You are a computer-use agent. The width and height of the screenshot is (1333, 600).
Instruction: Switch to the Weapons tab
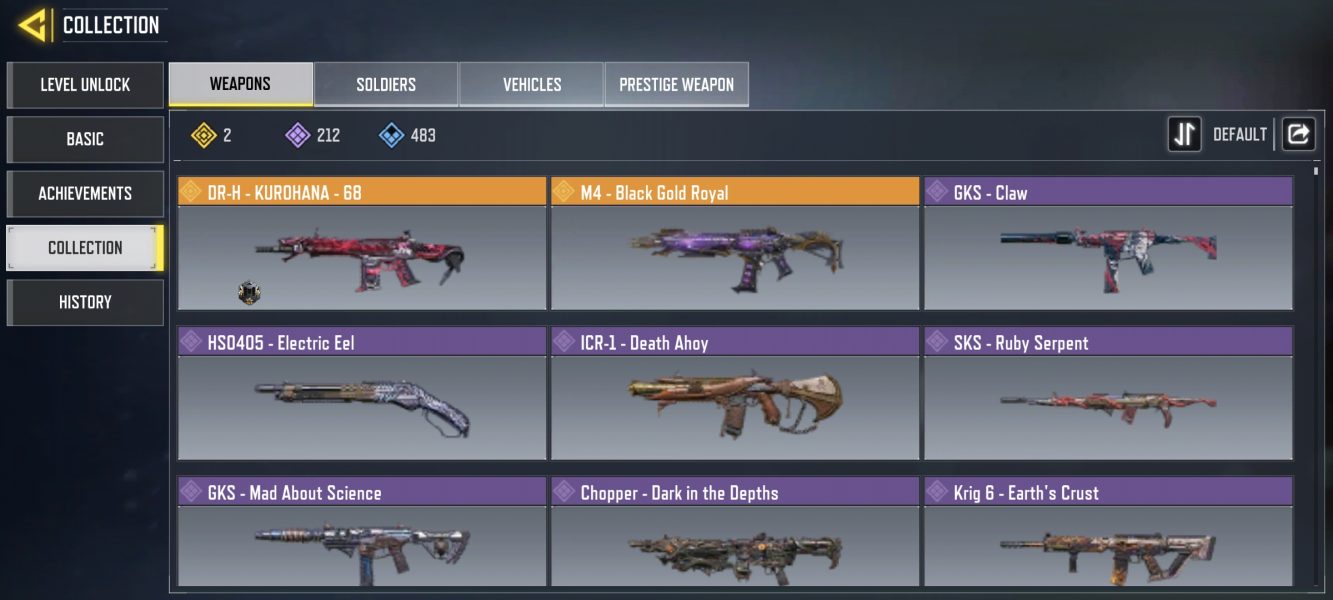[x=240, y=84]
